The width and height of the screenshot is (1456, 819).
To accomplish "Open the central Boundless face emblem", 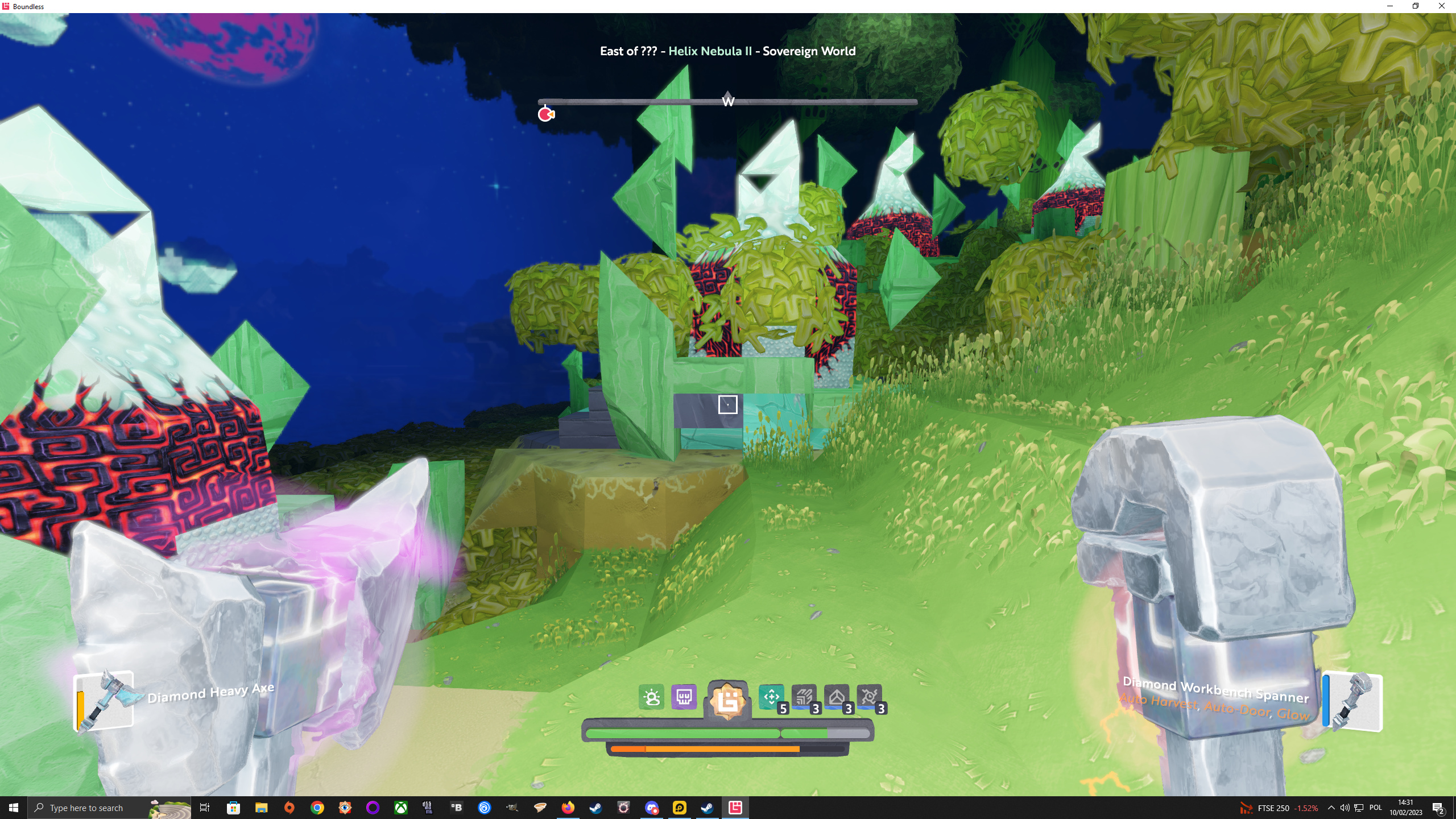I will pyautogui.click(x=727, y=701).
